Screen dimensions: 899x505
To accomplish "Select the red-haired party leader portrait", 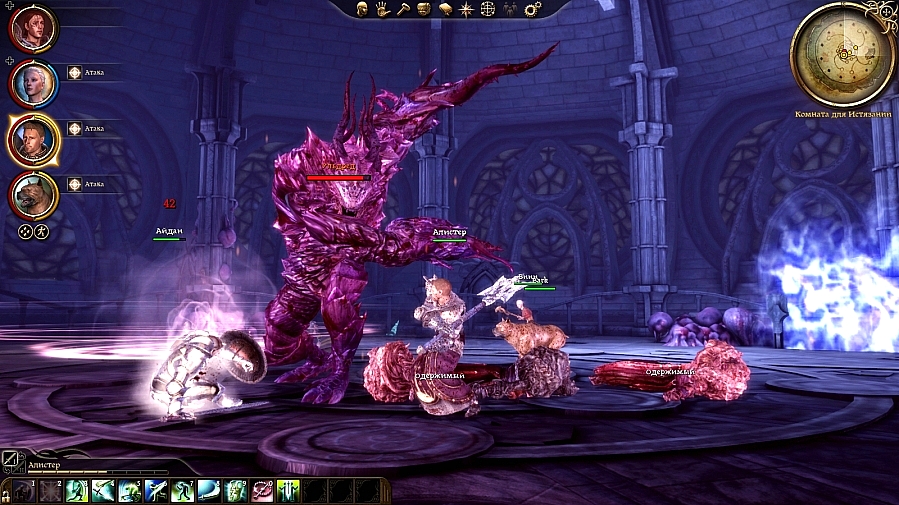I will point(34,28).
